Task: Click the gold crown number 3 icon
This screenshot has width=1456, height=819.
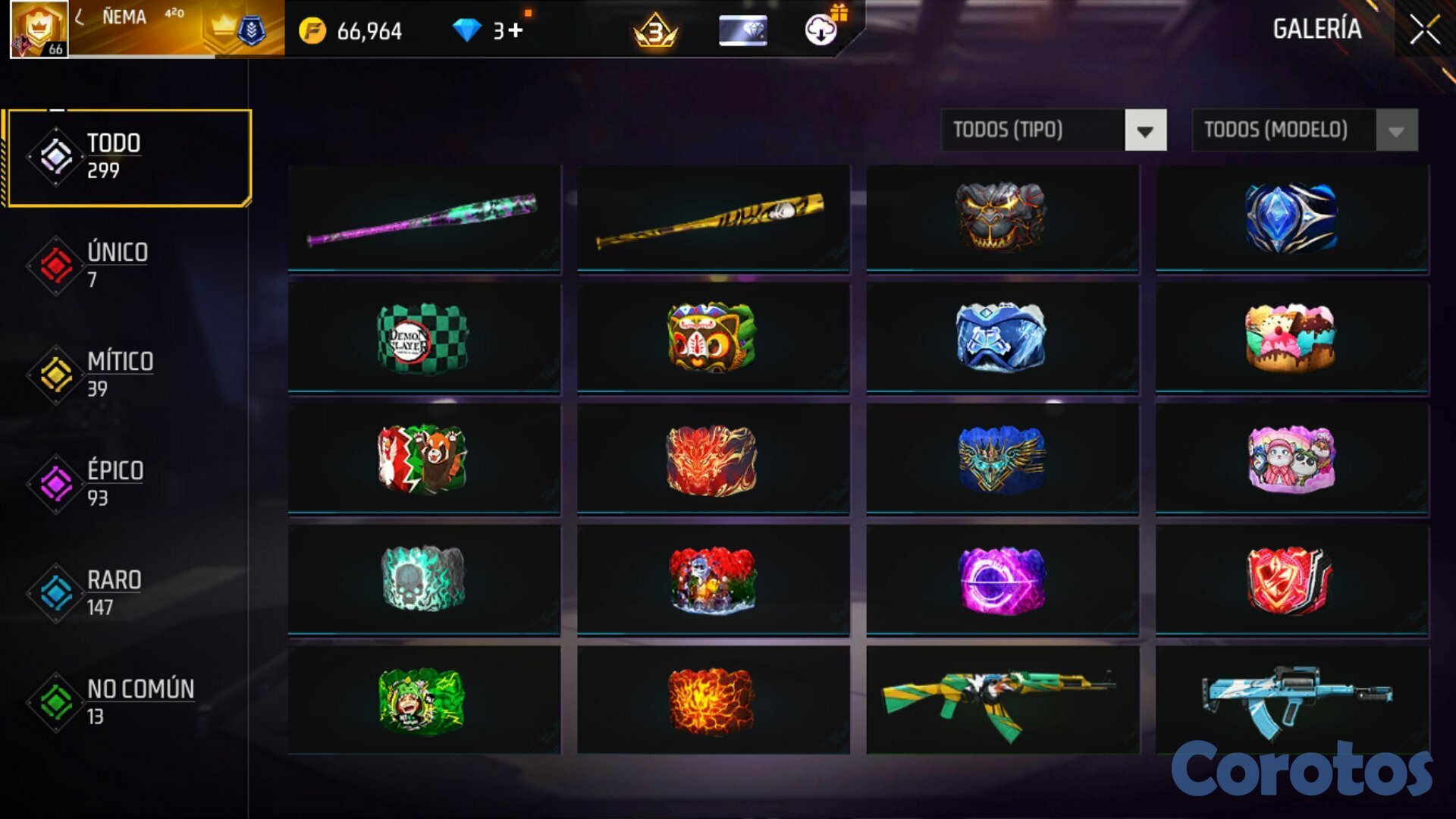Action: pos(655,31)
